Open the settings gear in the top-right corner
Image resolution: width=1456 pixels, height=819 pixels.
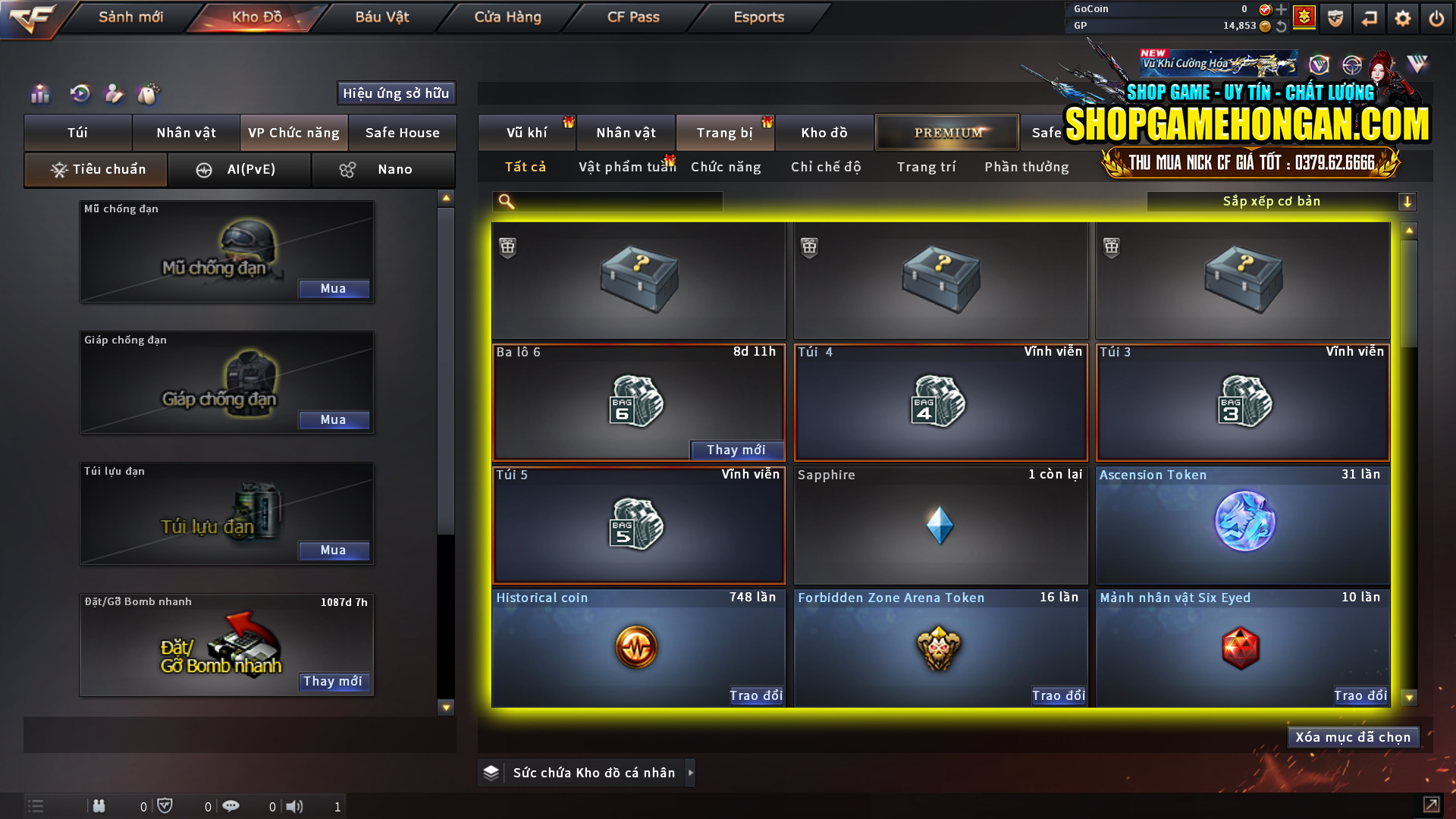[x=1404, y=18]
